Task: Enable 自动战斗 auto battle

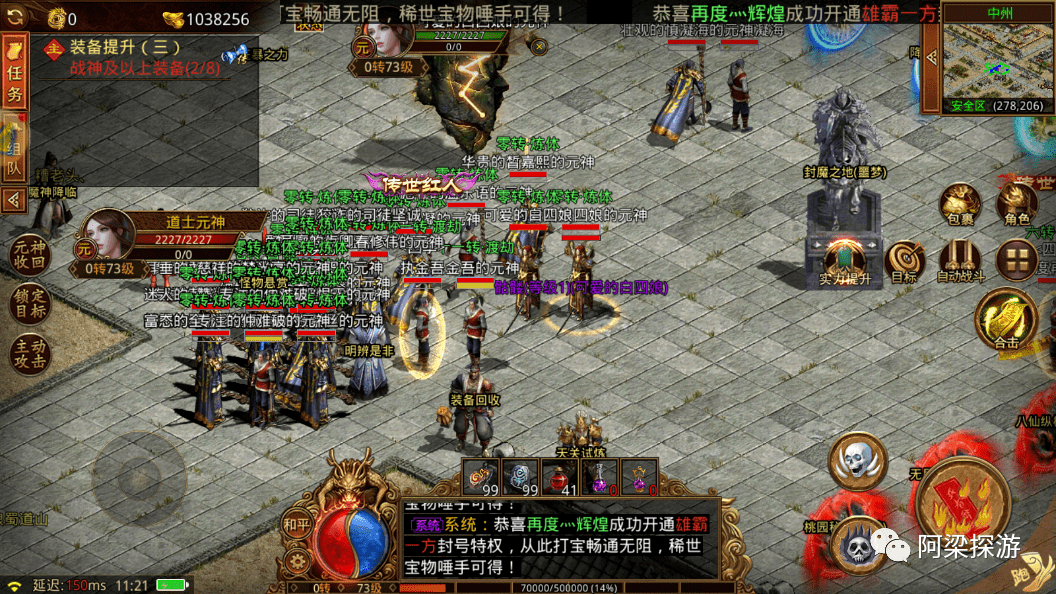Action: (960, 260)
